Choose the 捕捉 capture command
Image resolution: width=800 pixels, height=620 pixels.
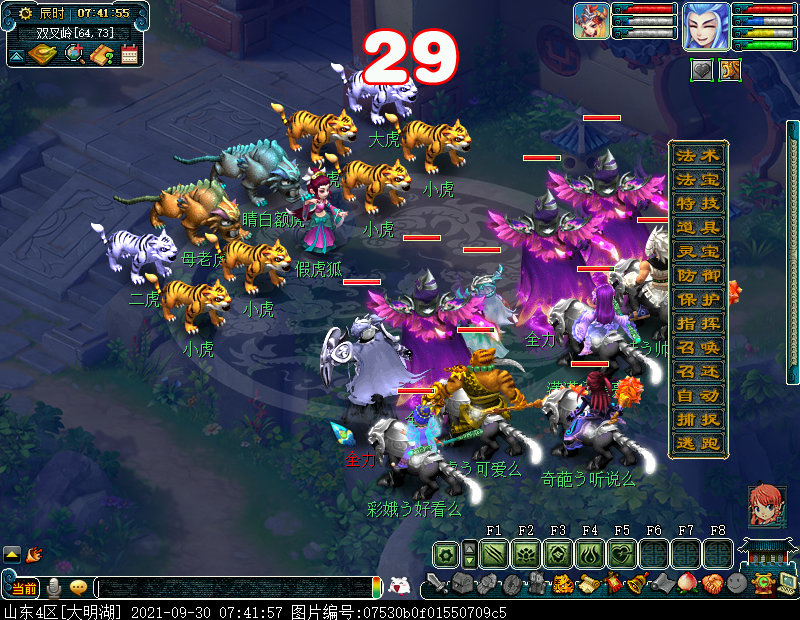tap(699, 420)
